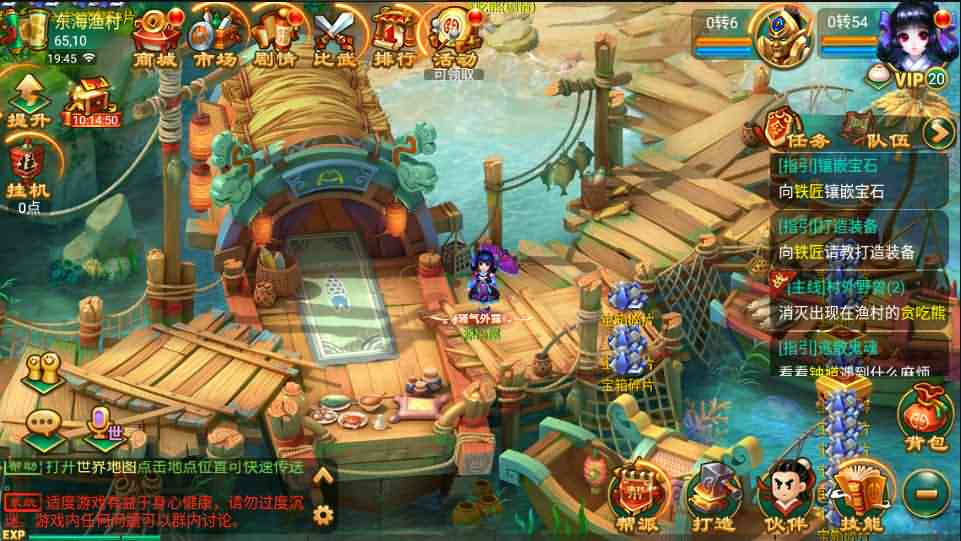The height and width of the screenshot is (541, 961).
Task: Open the 活动 events menu
Action: [454, 40]
